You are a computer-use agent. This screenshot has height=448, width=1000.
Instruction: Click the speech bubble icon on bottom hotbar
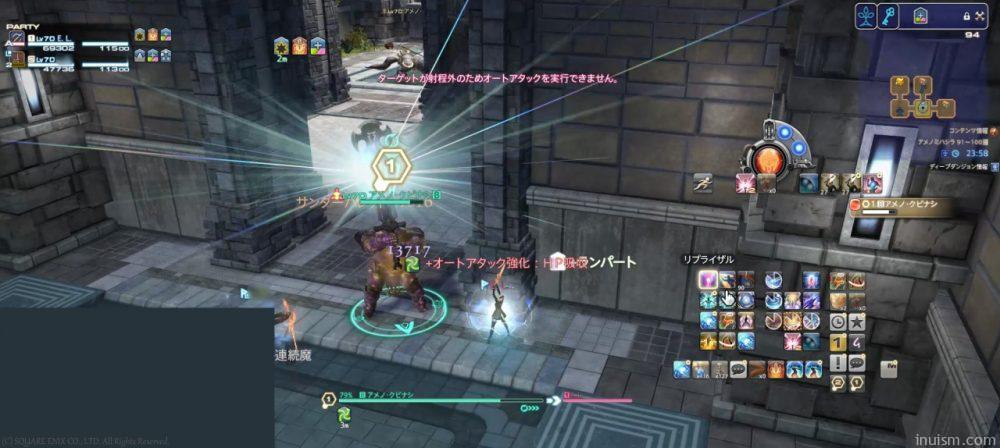(739, 369)
